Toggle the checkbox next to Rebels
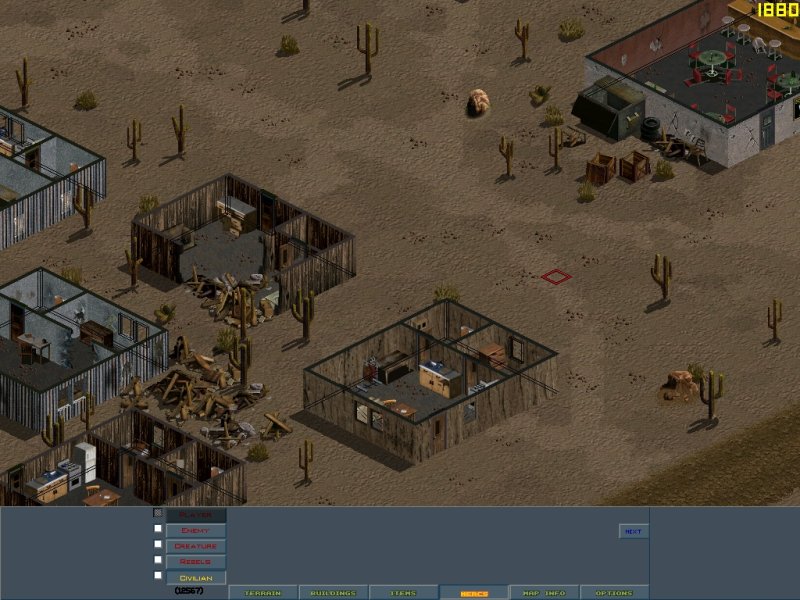Viewport: 800px width, 600px height. point(158,560)
